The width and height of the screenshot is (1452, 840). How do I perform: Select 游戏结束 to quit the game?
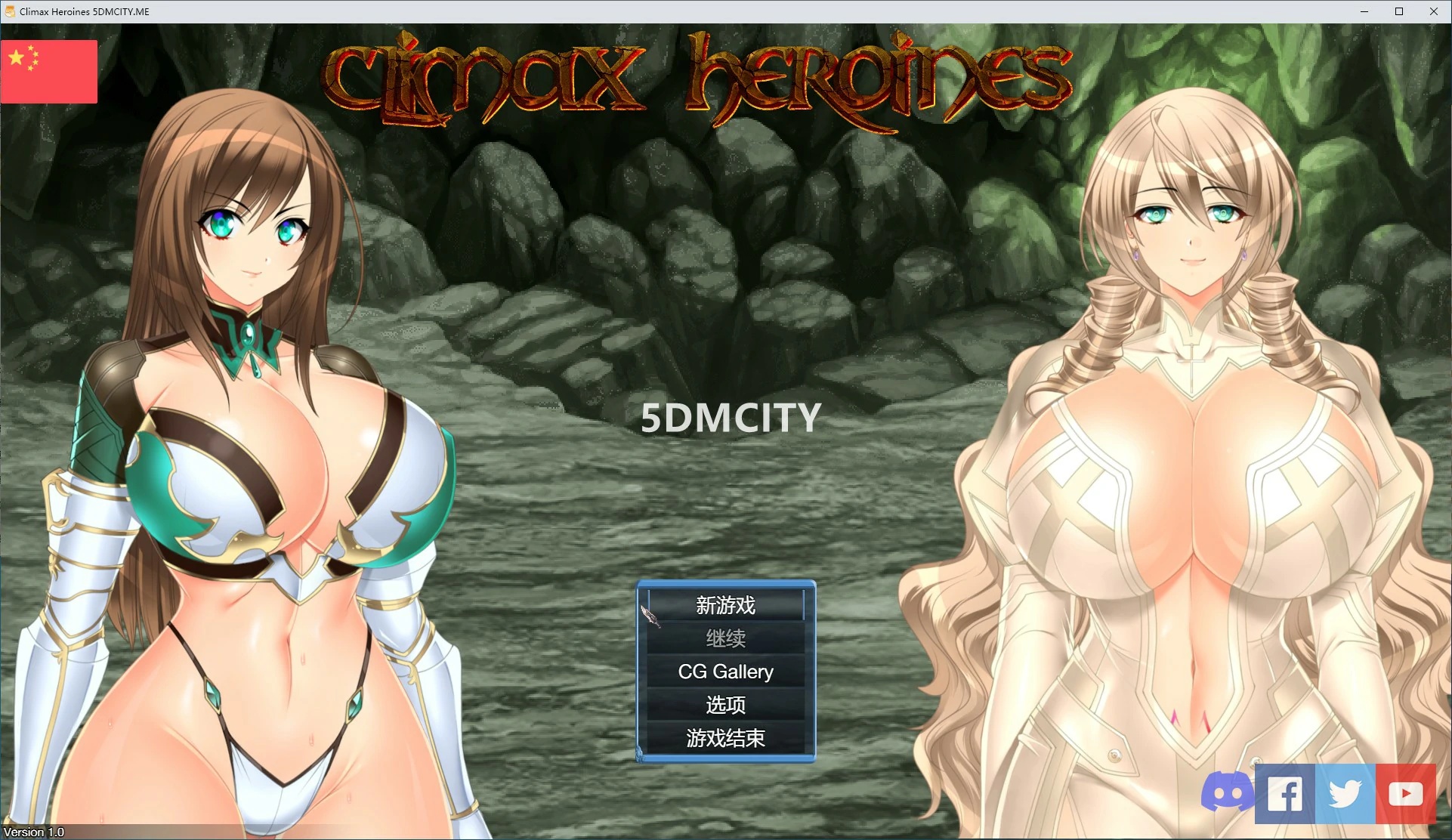point(725,738)
